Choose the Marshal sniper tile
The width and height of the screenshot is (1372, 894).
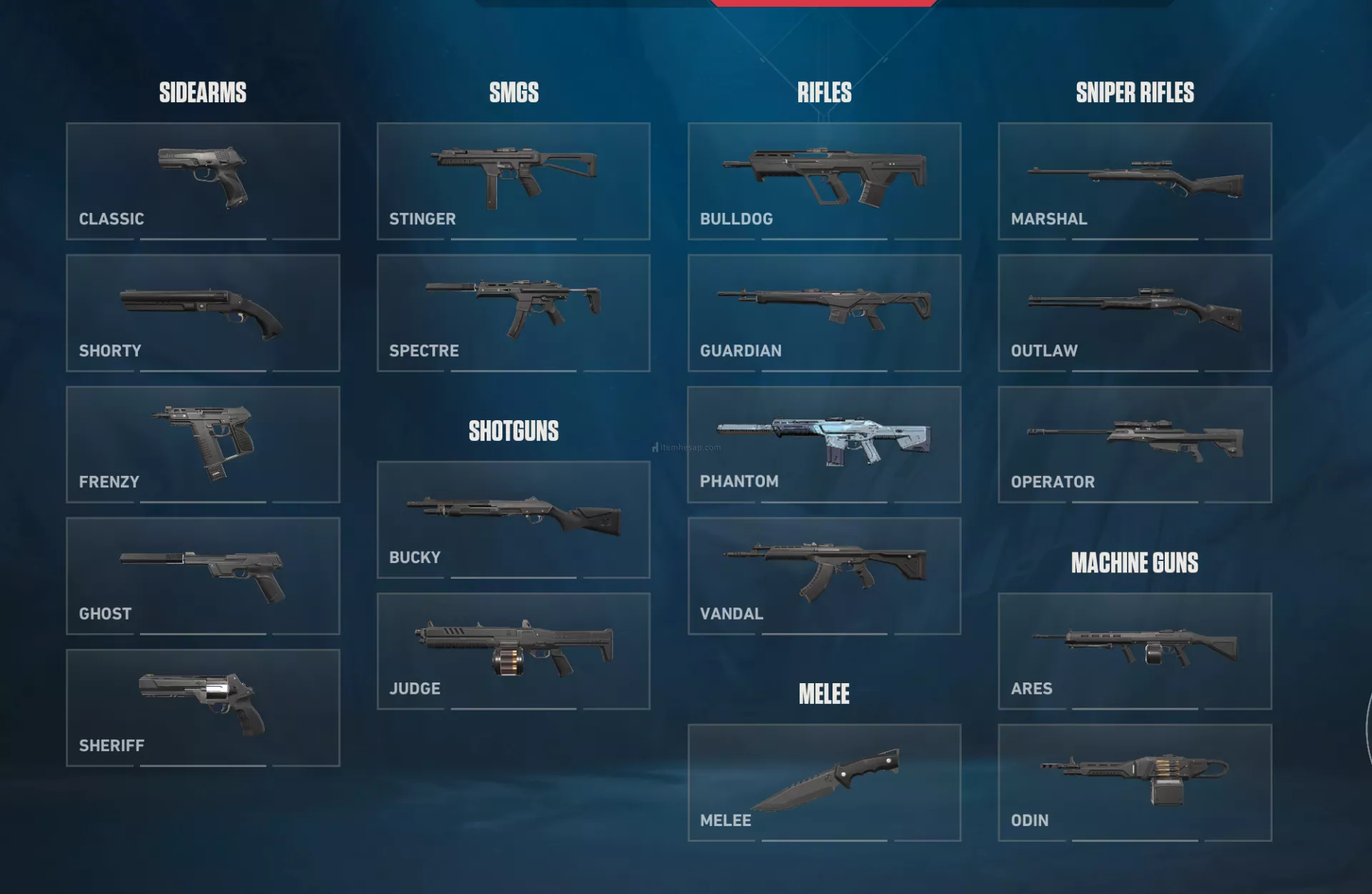[x=1135, y=181]
